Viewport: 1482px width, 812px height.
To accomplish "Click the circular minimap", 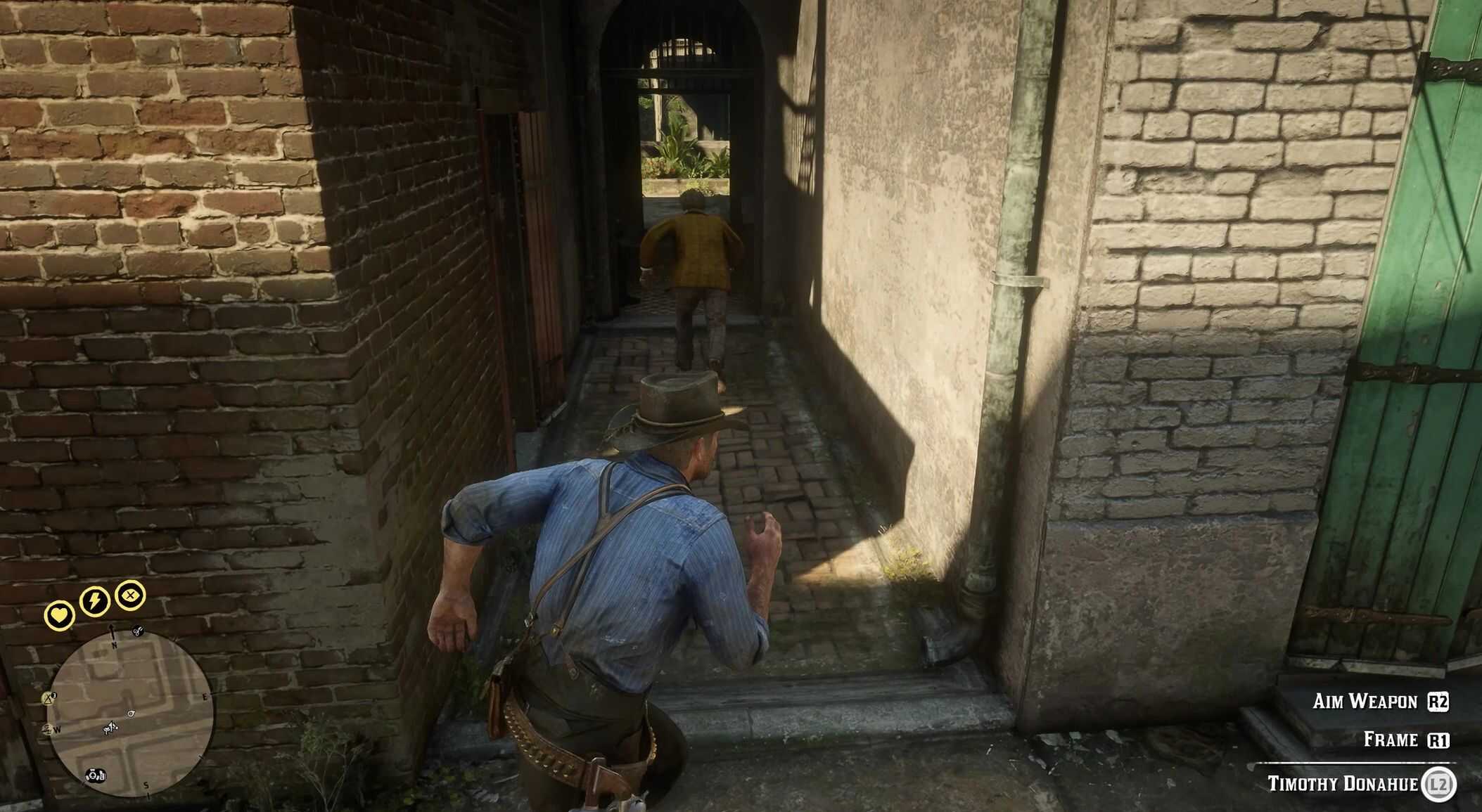I will pos(129,713).
